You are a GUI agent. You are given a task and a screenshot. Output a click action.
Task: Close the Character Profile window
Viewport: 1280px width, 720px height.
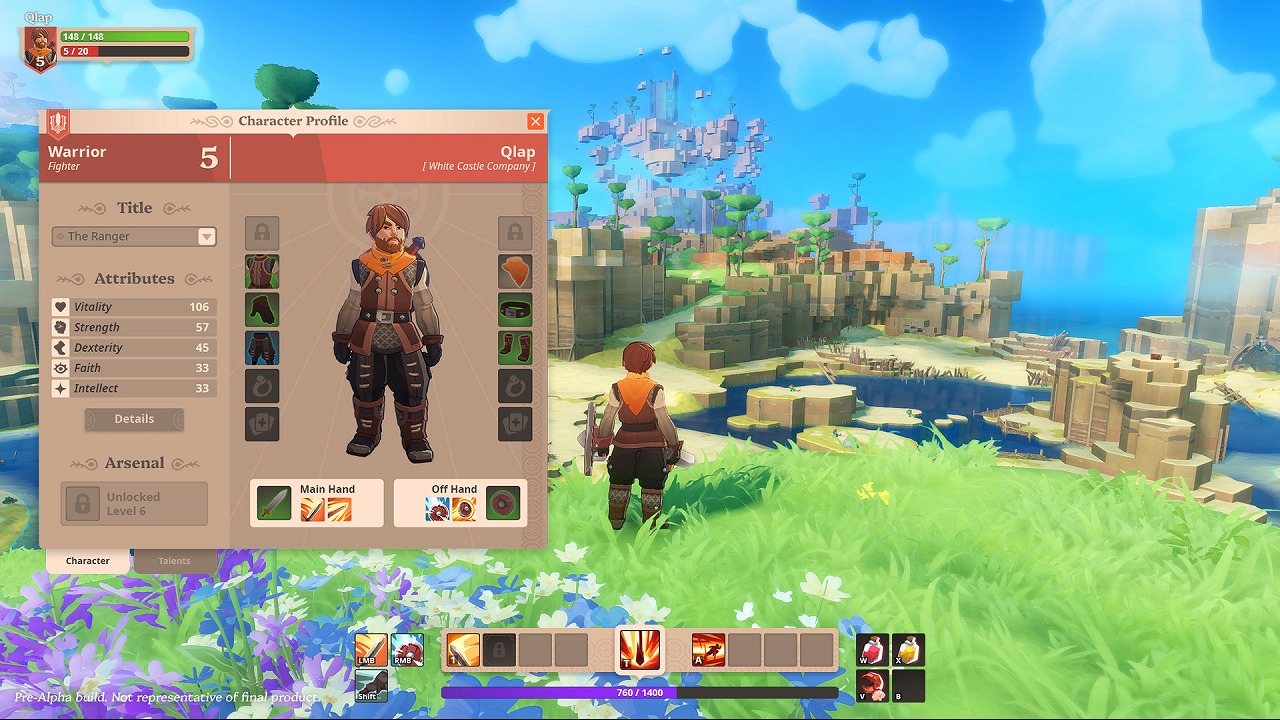click(x=536, y=121)
